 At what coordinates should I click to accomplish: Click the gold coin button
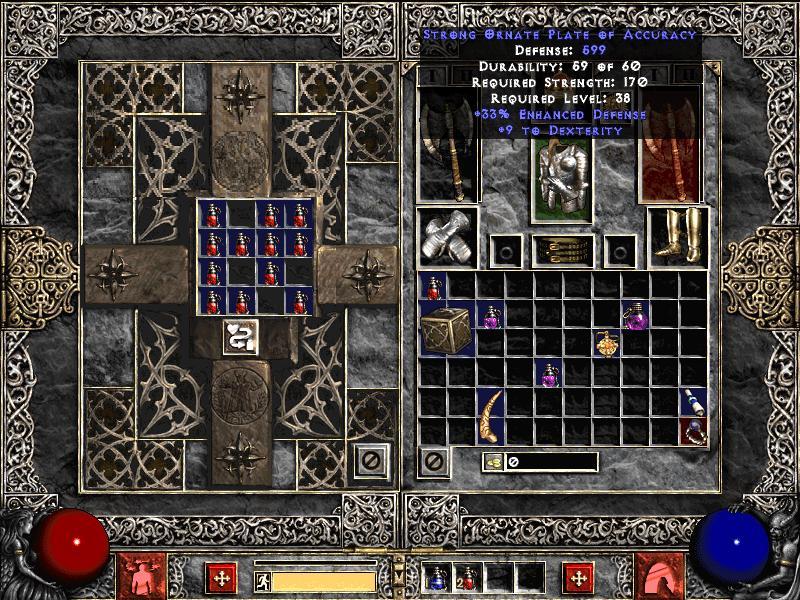tap(492, 461)
